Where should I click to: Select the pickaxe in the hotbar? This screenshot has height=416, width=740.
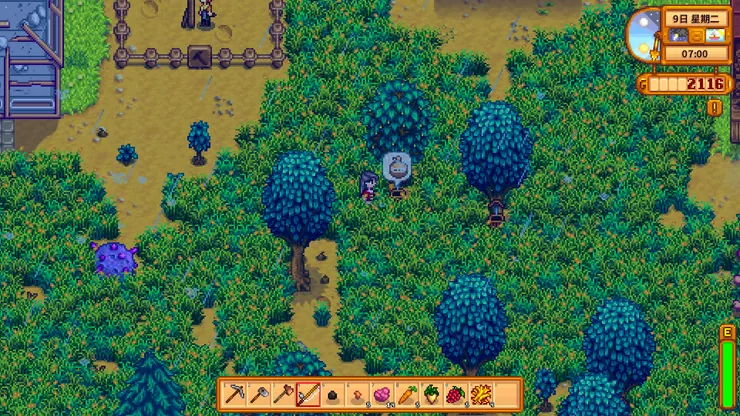(x=235, y=394)
